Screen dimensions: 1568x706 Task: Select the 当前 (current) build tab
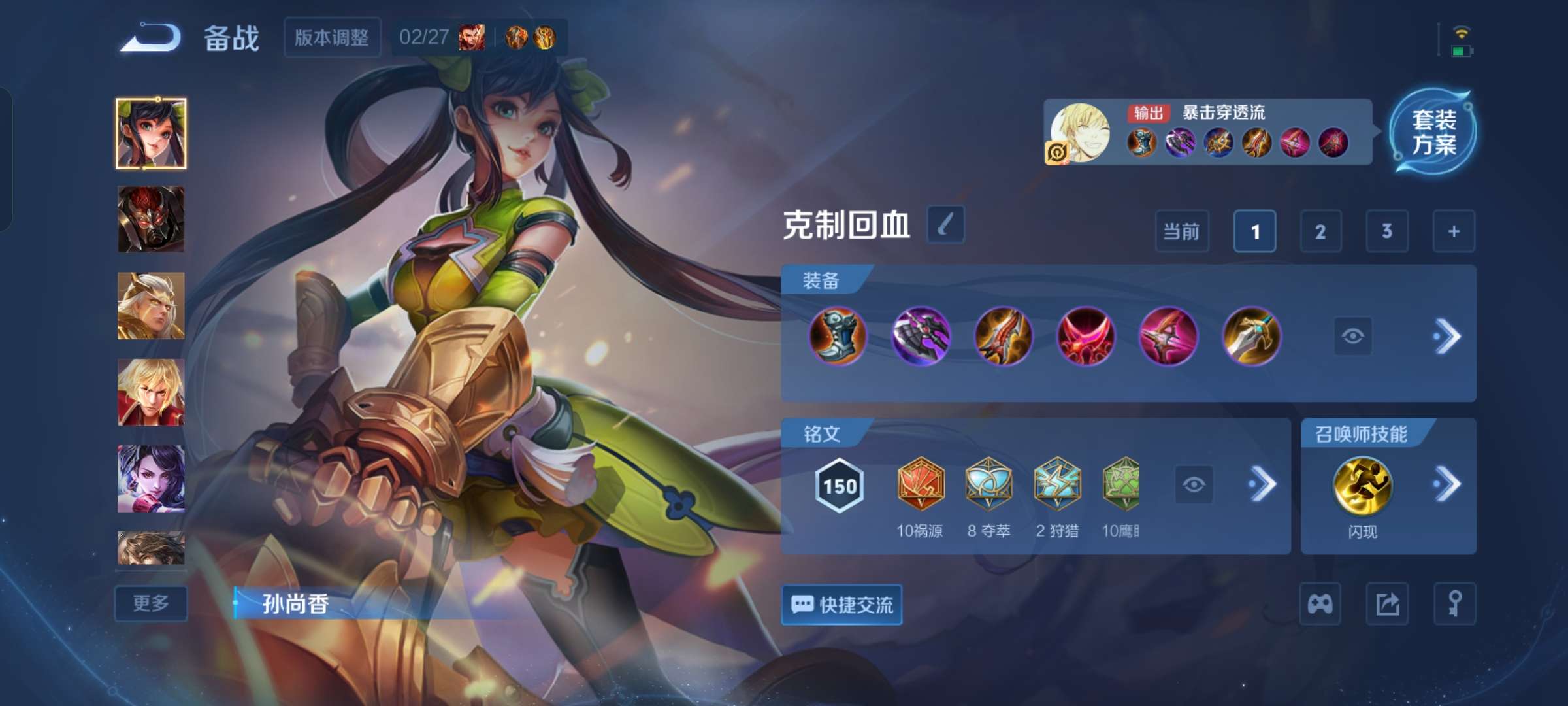click(1183, 231)
